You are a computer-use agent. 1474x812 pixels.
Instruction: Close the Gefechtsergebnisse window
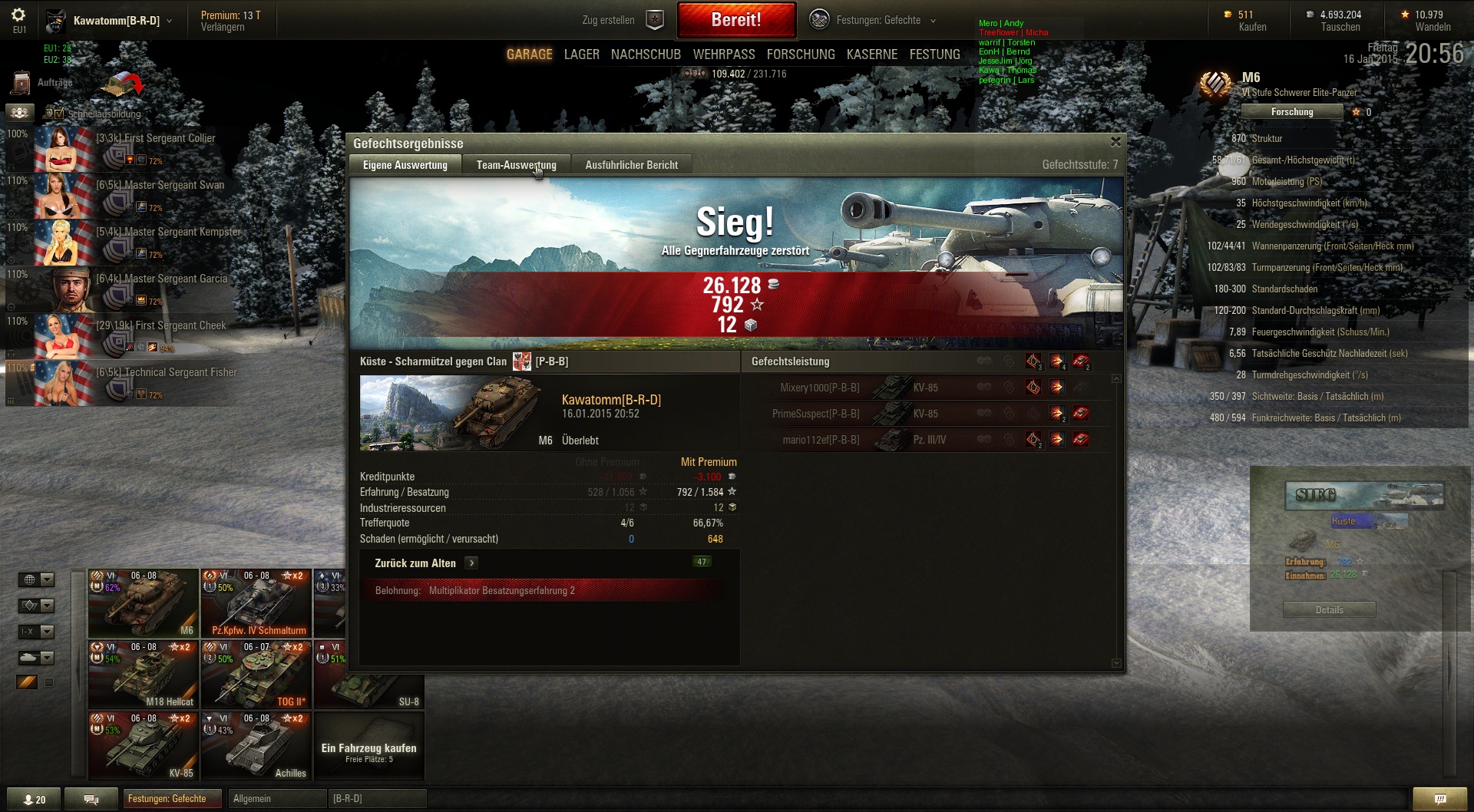pos(1115,142)
